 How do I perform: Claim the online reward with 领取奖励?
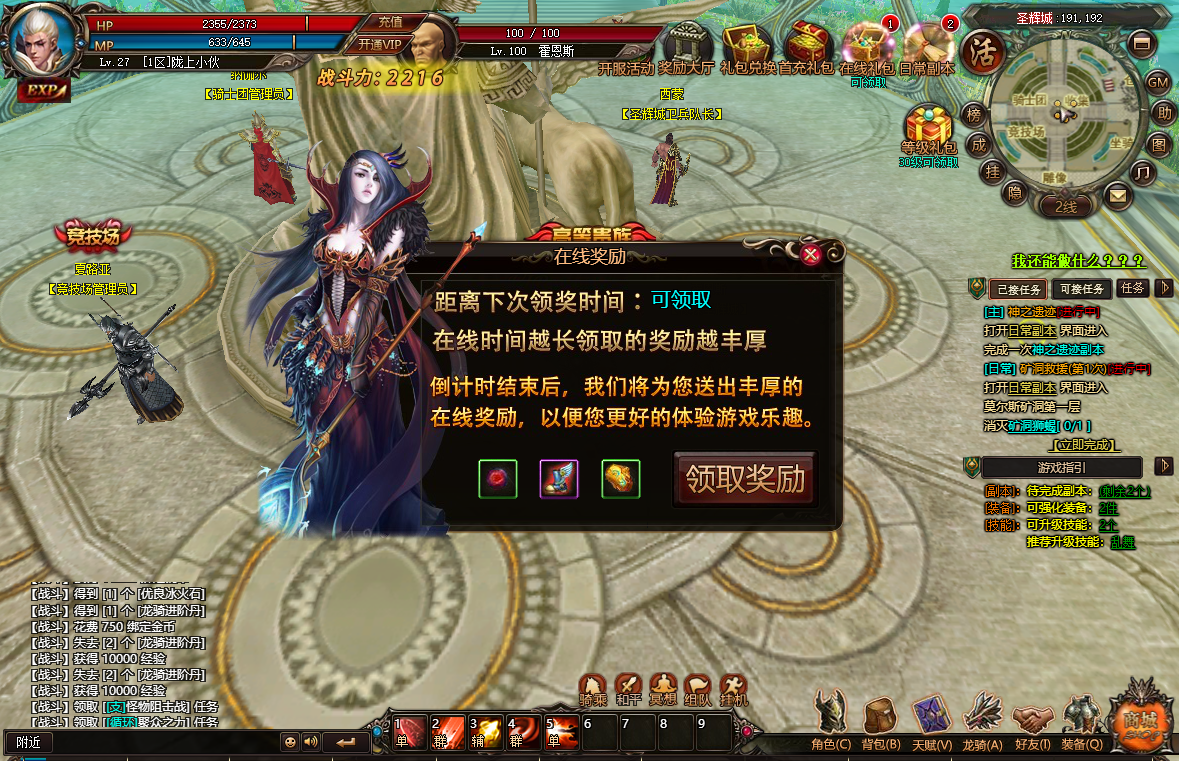[745, 479]
